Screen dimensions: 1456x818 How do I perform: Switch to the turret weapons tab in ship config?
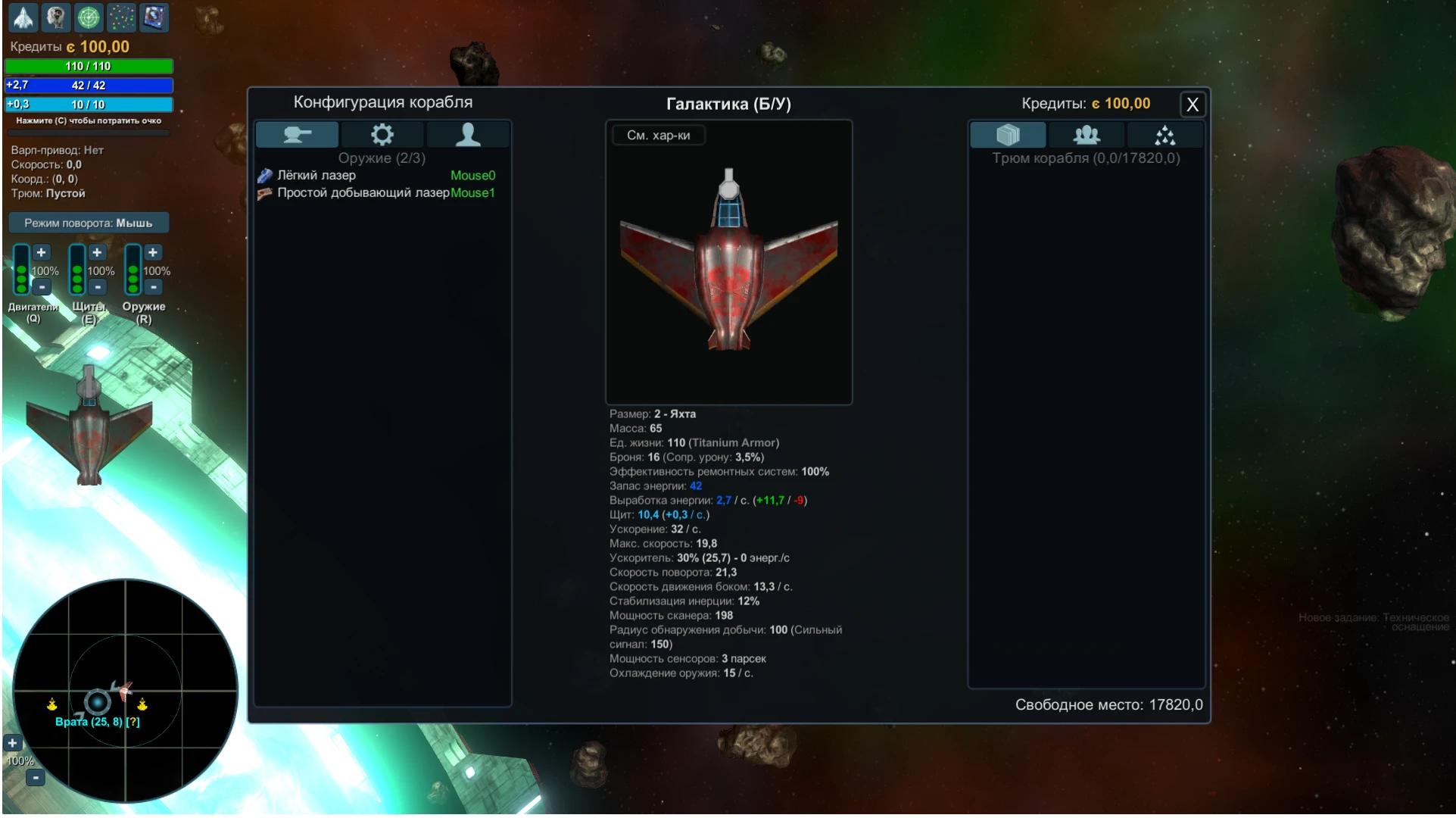pyautogui.click(x=297, y=134)
